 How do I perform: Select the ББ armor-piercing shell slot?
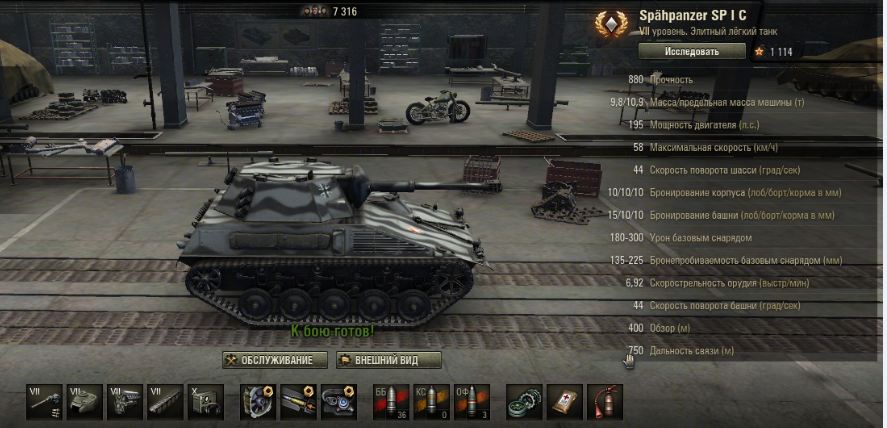(x=390, y=401)
